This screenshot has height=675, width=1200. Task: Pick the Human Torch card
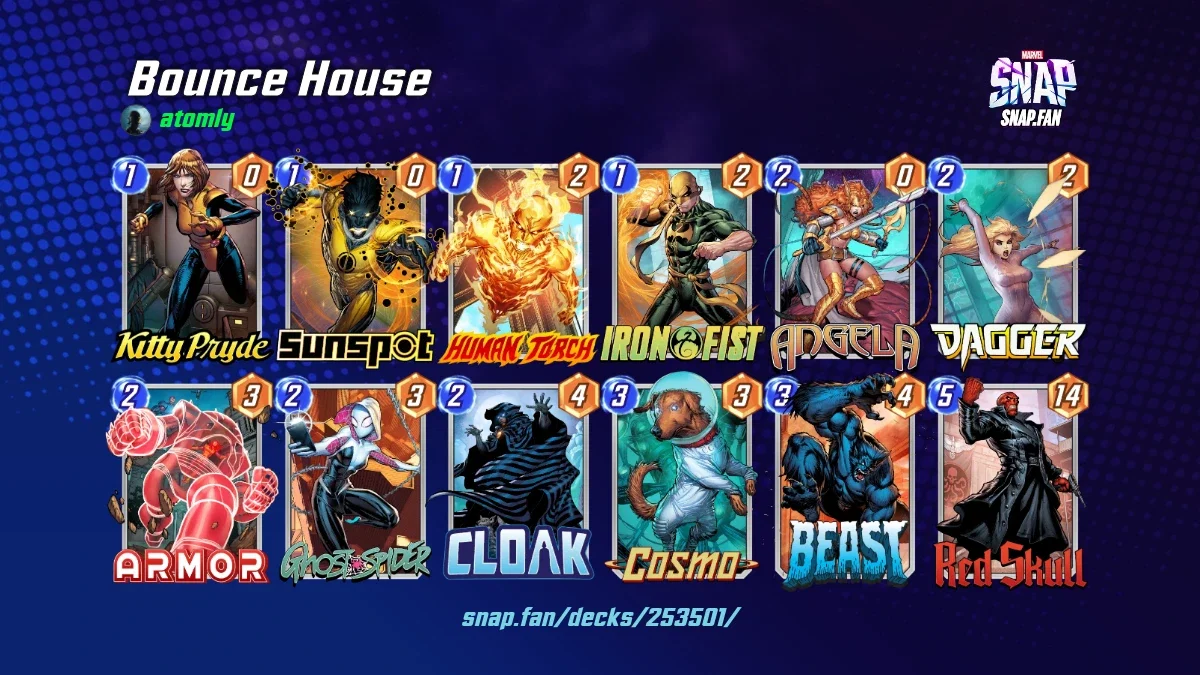click(518, 260)
